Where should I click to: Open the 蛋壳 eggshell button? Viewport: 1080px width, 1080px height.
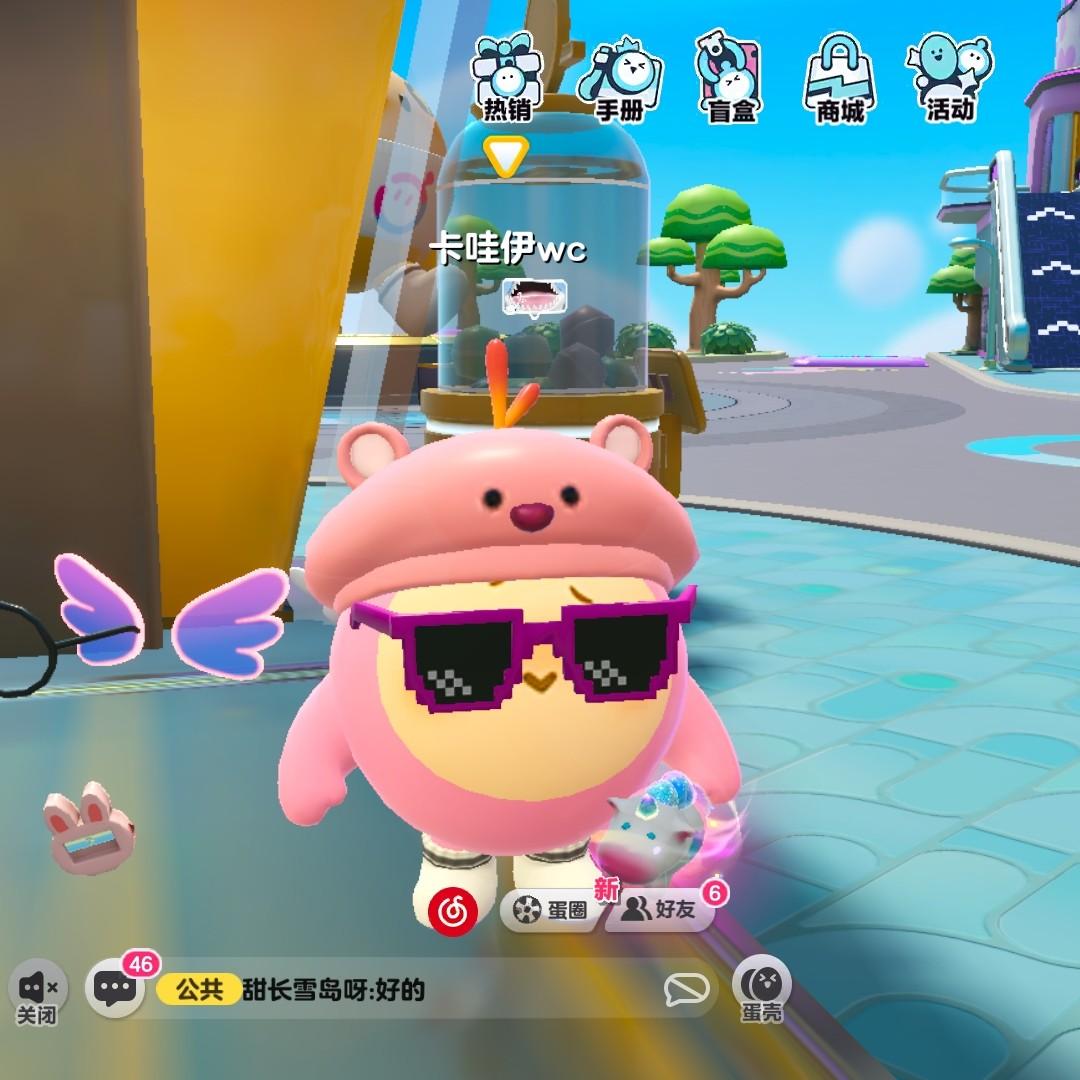coord(762,988)
